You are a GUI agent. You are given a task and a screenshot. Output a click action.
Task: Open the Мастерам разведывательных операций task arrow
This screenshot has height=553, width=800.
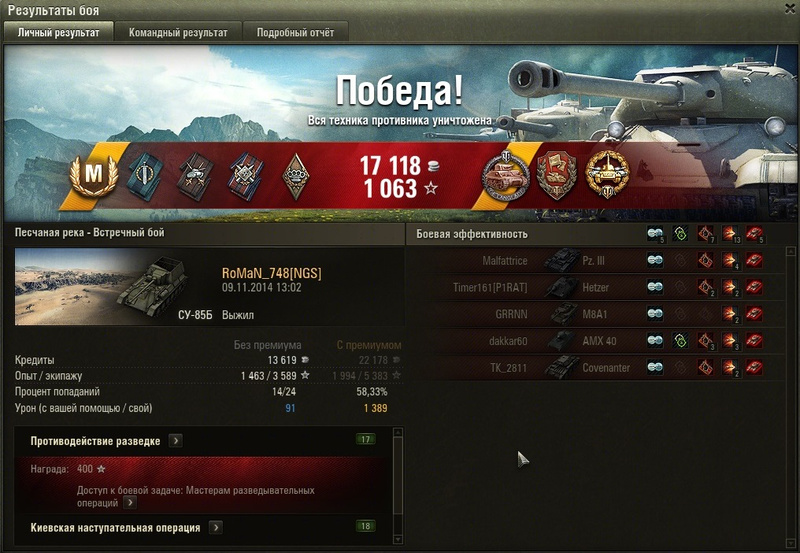point(130,503)
